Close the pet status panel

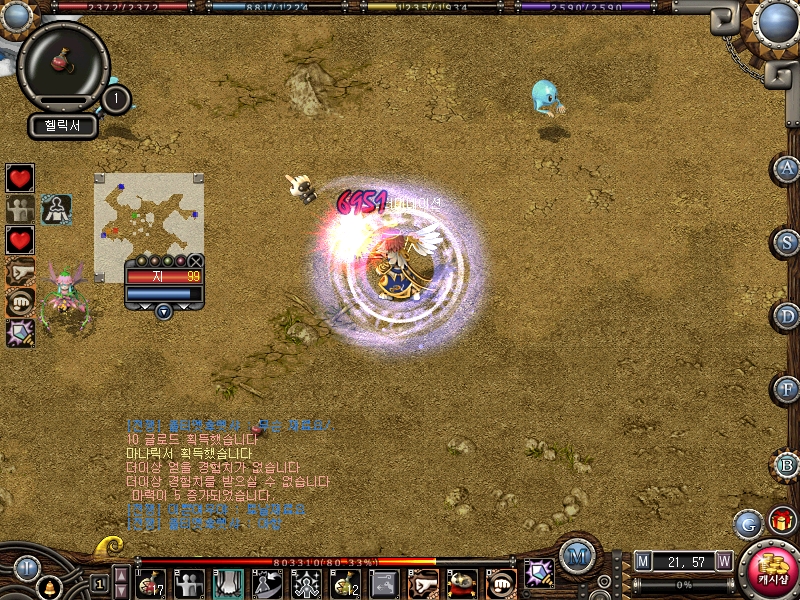pos(196,261)
